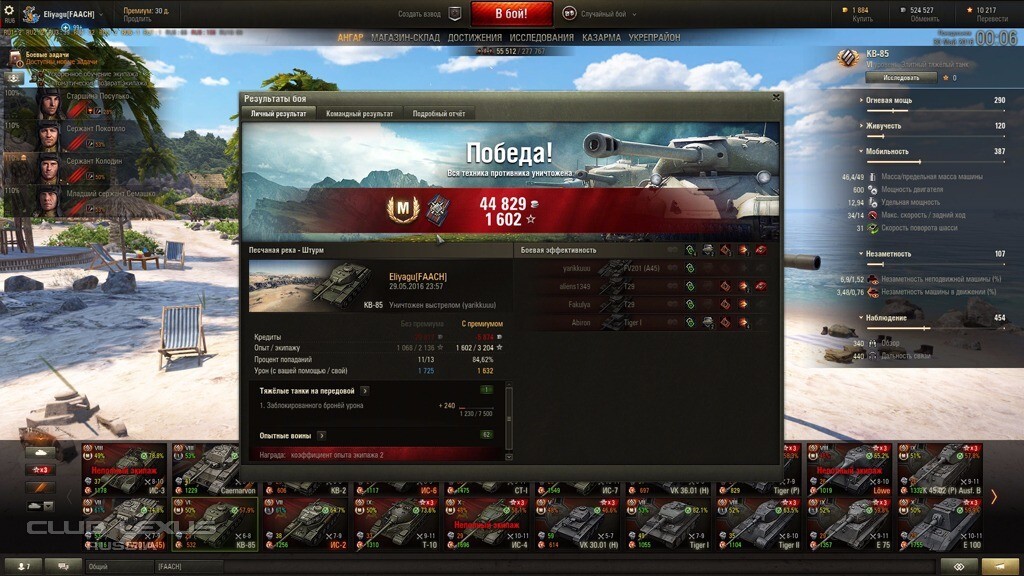Close the battle results window

776,98
